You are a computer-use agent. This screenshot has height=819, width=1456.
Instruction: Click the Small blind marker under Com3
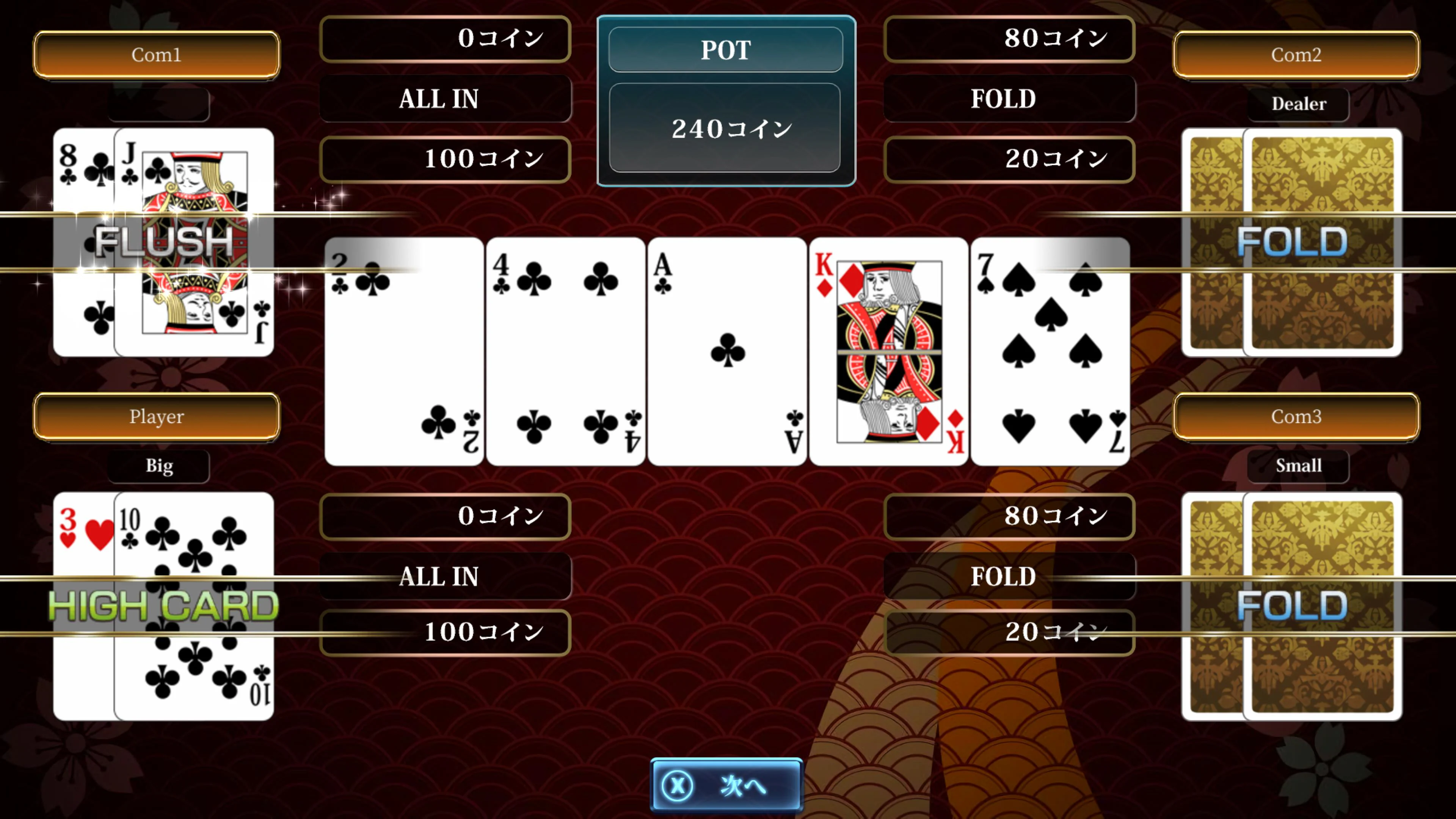[x=1298, y=465]
